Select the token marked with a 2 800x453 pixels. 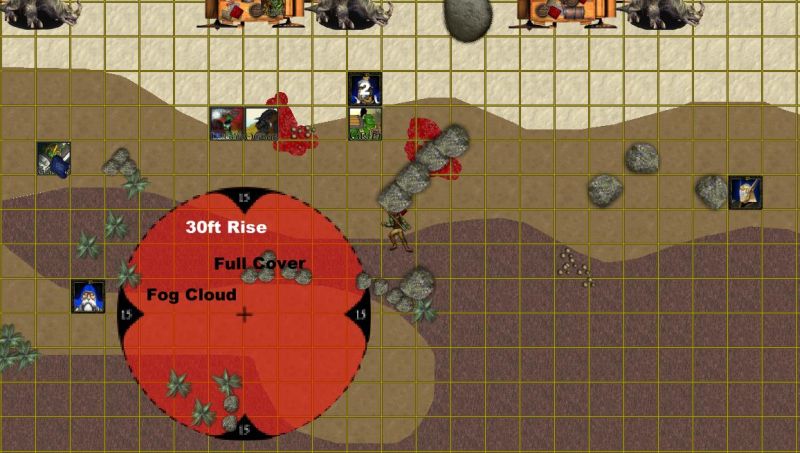coord(364,88)
